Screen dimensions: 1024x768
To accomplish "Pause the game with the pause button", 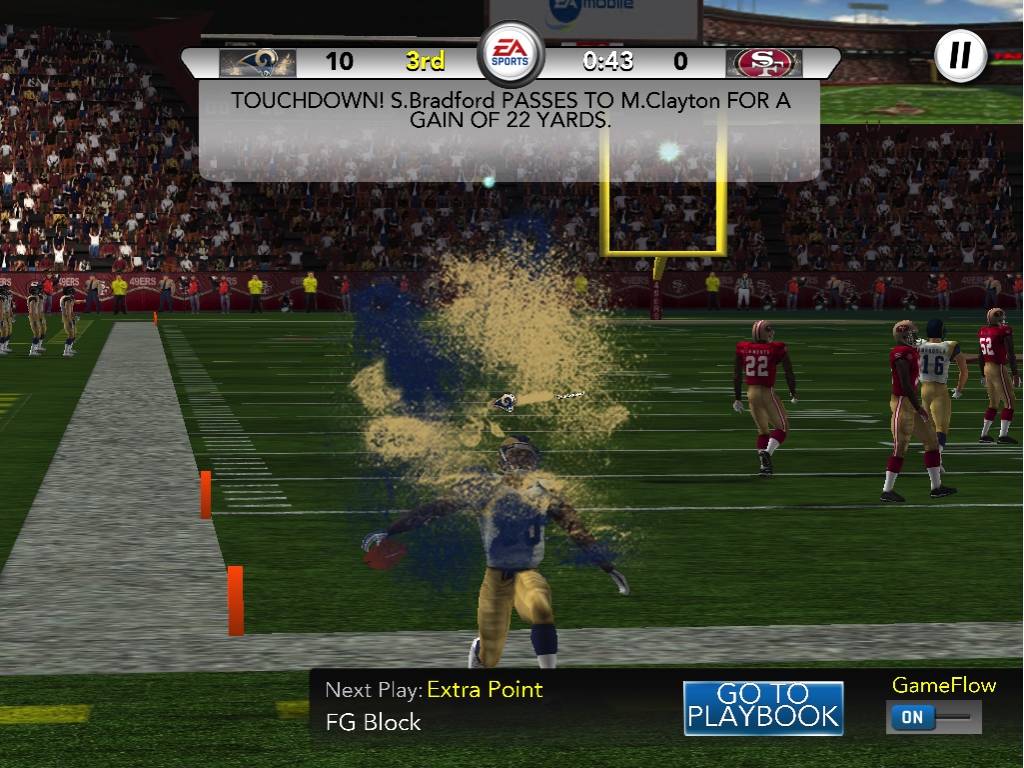I will click(960, 56).
